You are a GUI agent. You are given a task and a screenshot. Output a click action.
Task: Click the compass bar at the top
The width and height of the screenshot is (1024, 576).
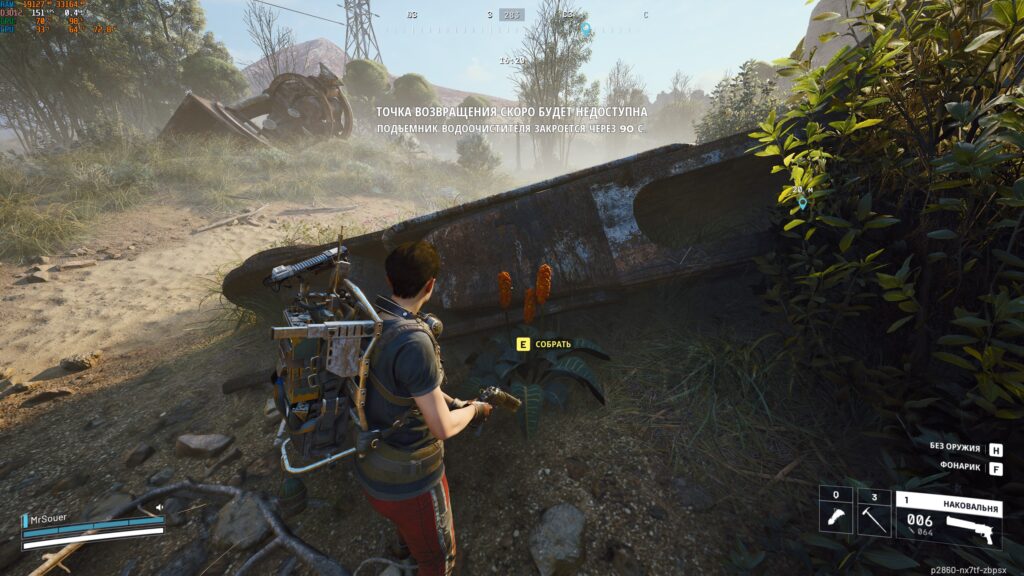(x=512, y=15)
